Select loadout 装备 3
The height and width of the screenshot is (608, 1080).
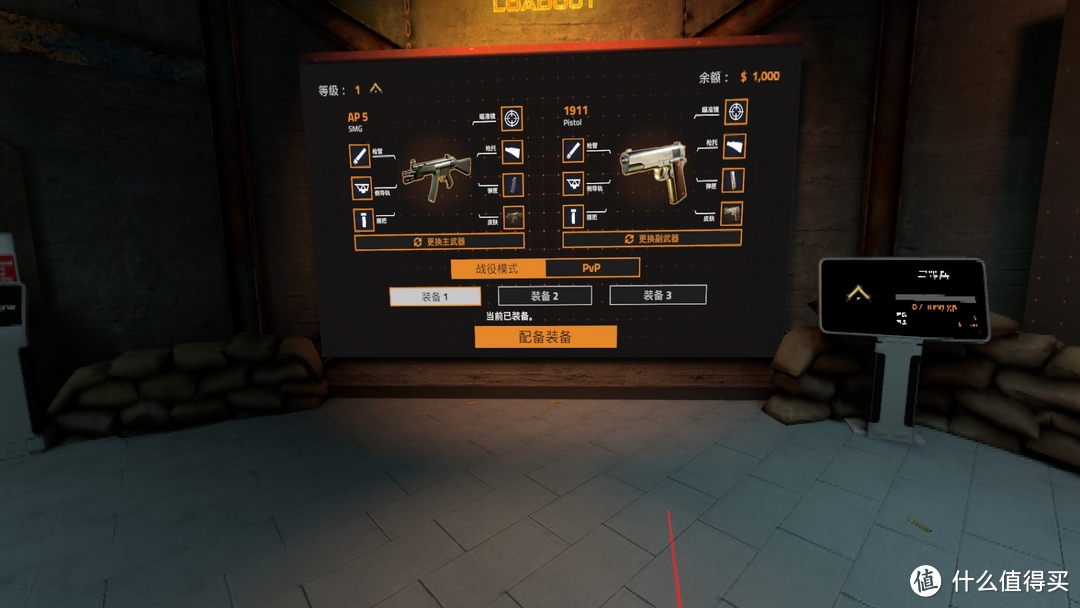(657, 295)
